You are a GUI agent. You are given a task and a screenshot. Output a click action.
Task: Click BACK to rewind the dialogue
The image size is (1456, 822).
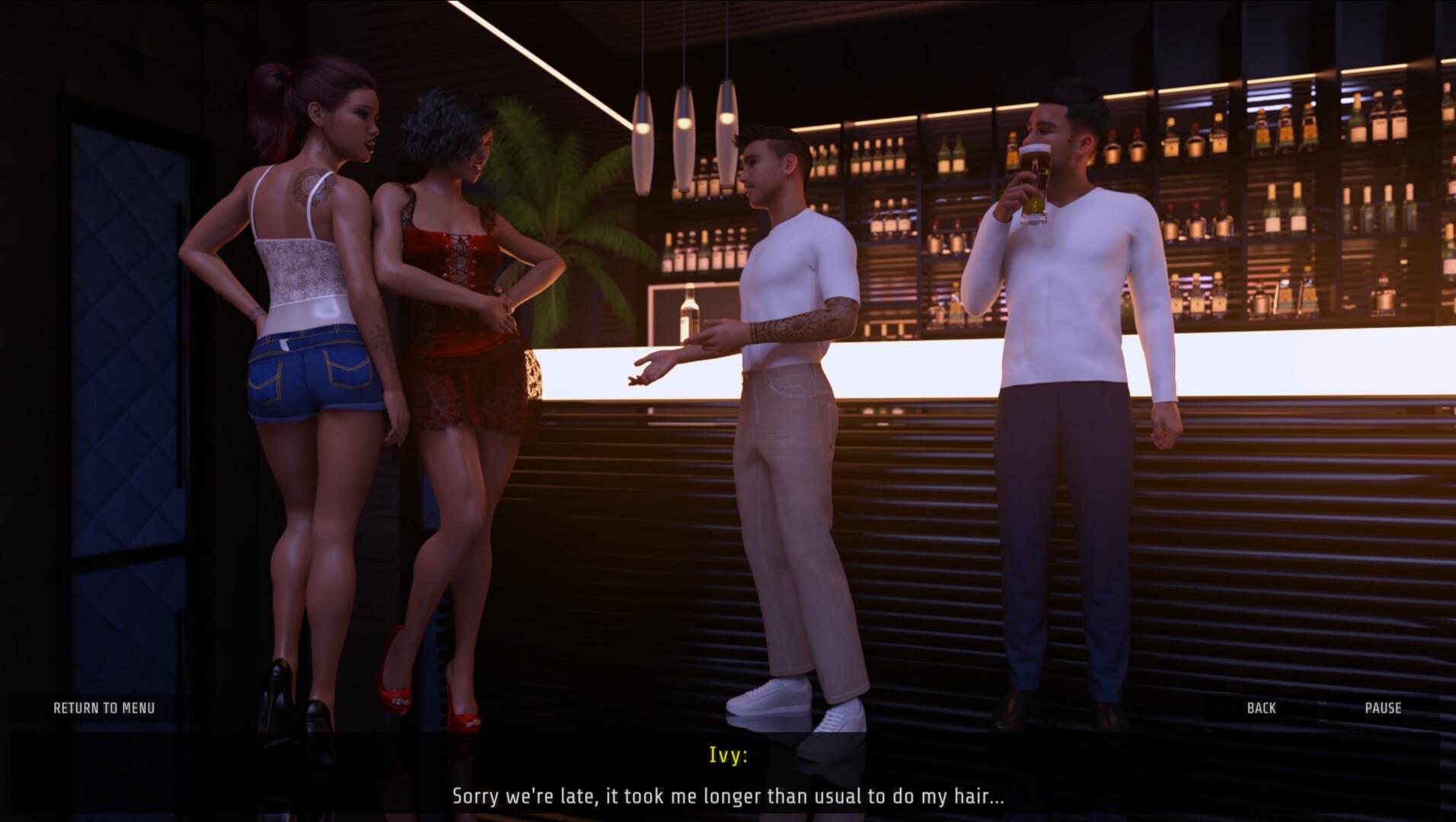point(1262,709)
